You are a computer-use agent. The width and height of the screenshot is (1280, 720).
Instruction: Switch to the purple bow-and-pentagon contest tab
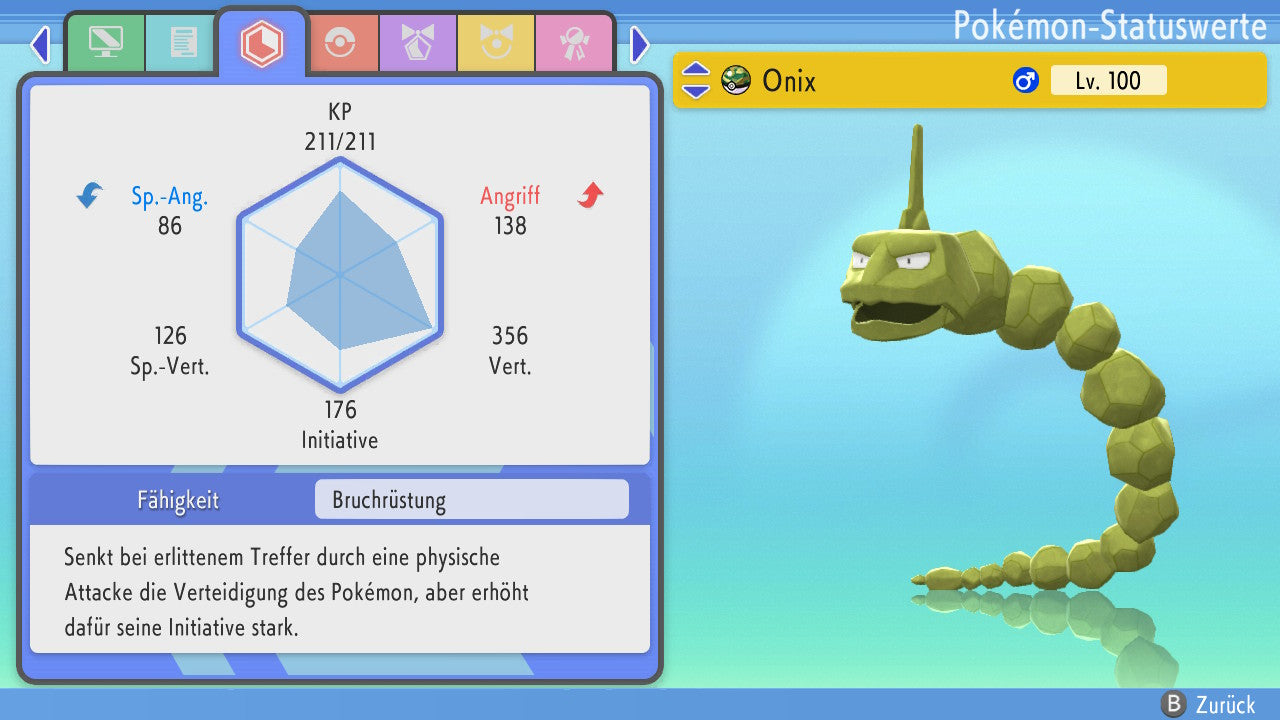click(417, 43)
